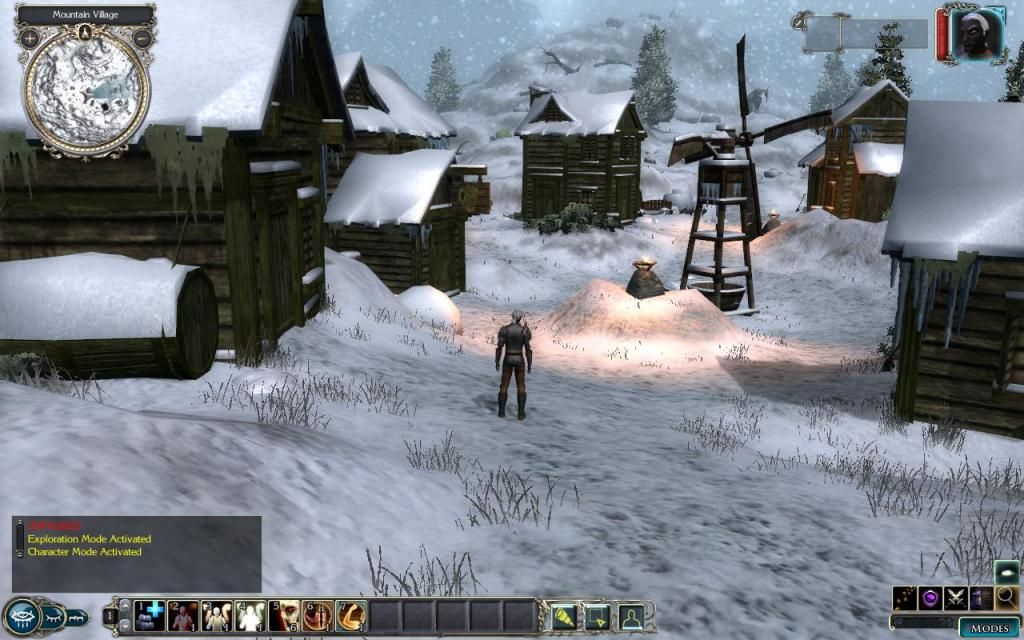This screenshot has height=640, width=1024.
Task: Select the character portrait
Action: (x=970, y=36)
